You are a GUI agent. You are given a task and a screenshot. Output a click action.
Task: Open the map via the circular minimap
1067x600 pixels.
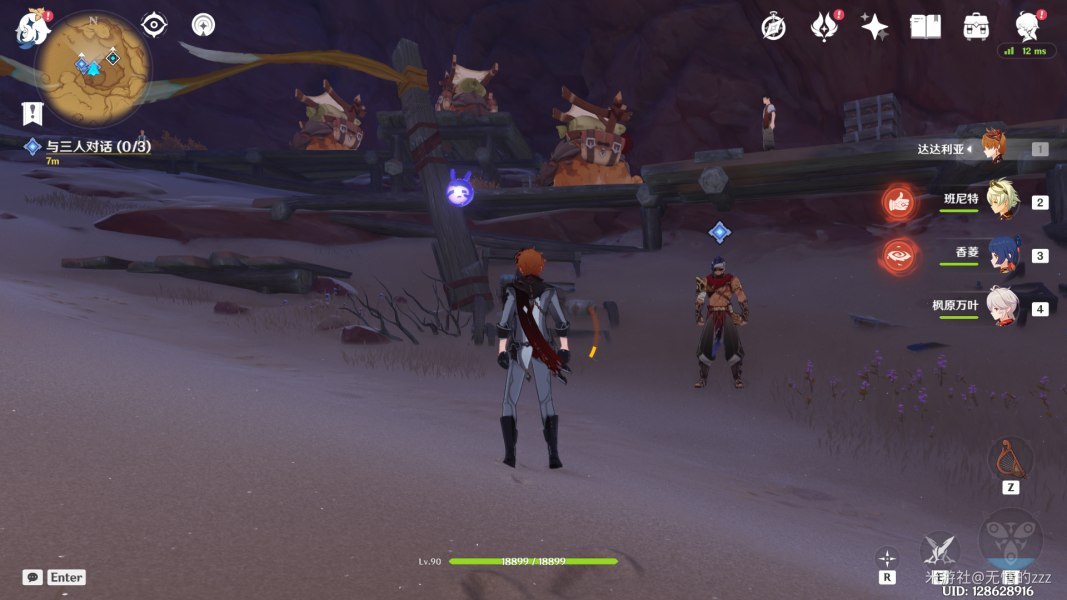coord(93,68)
